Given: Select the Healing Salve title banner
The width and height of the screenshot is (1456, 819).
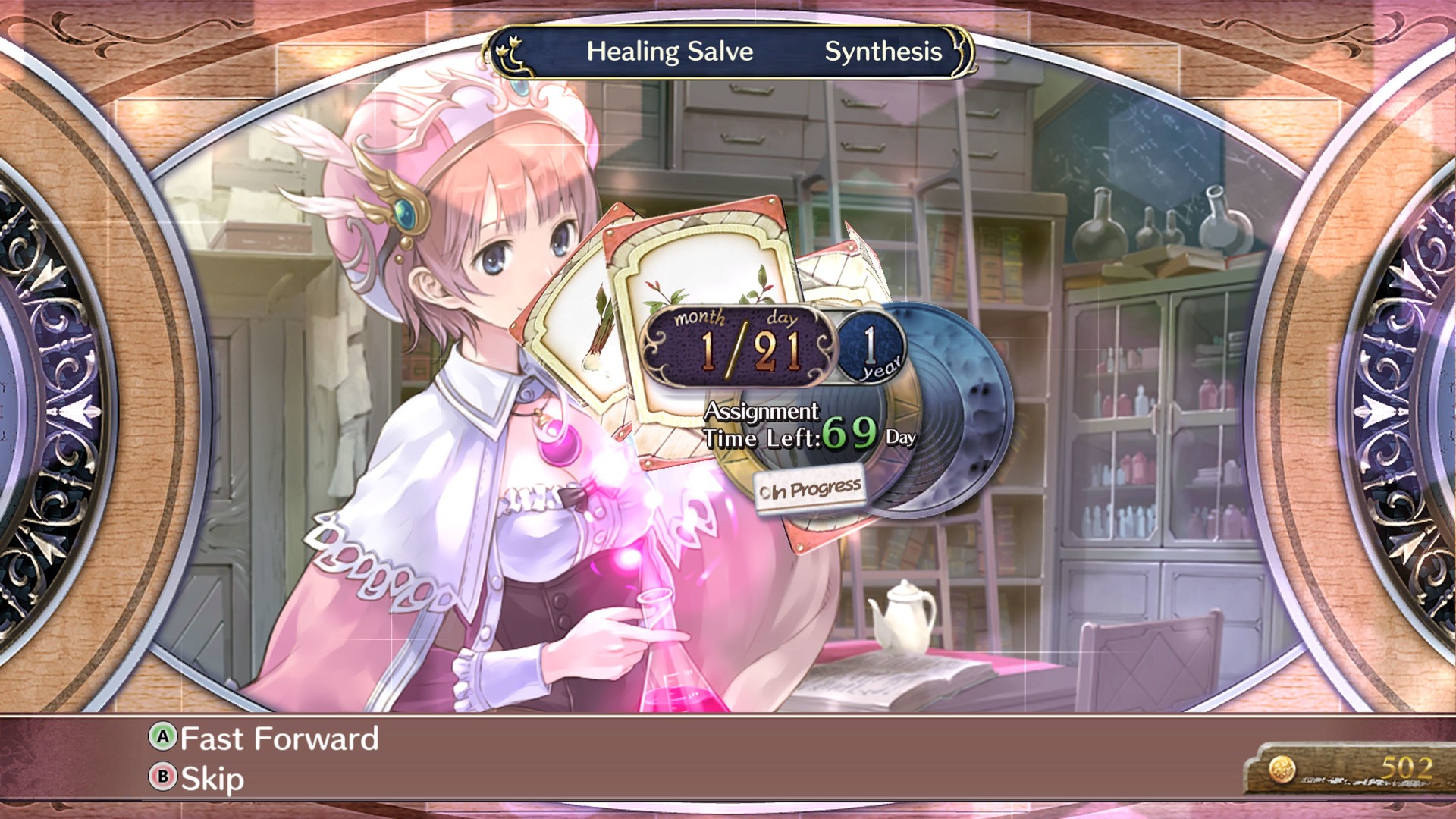Looking at the screenshot, I should coord(670,52).
